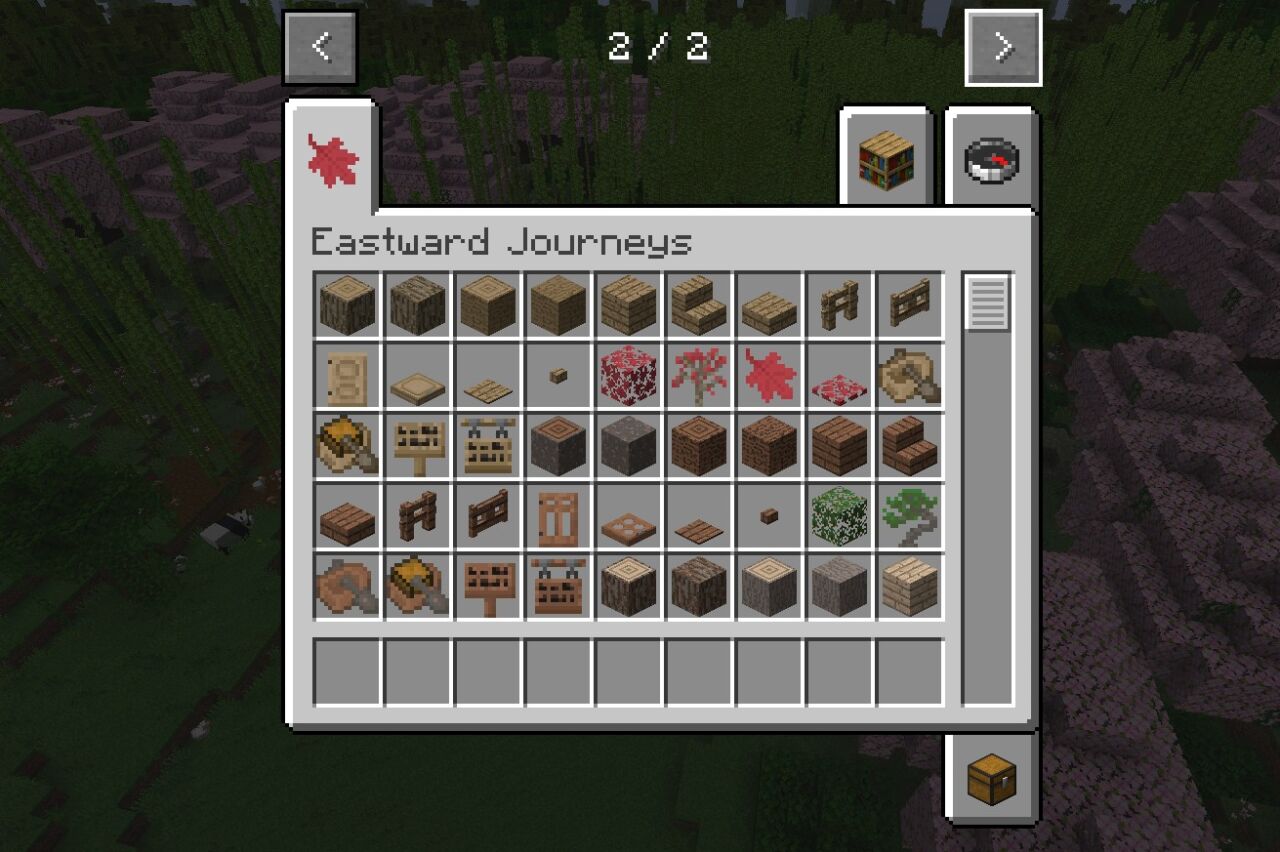The width and height of the screenshot is (1280, 852).
Task: Select the dark brown wooden stairs
Action: 910,446
